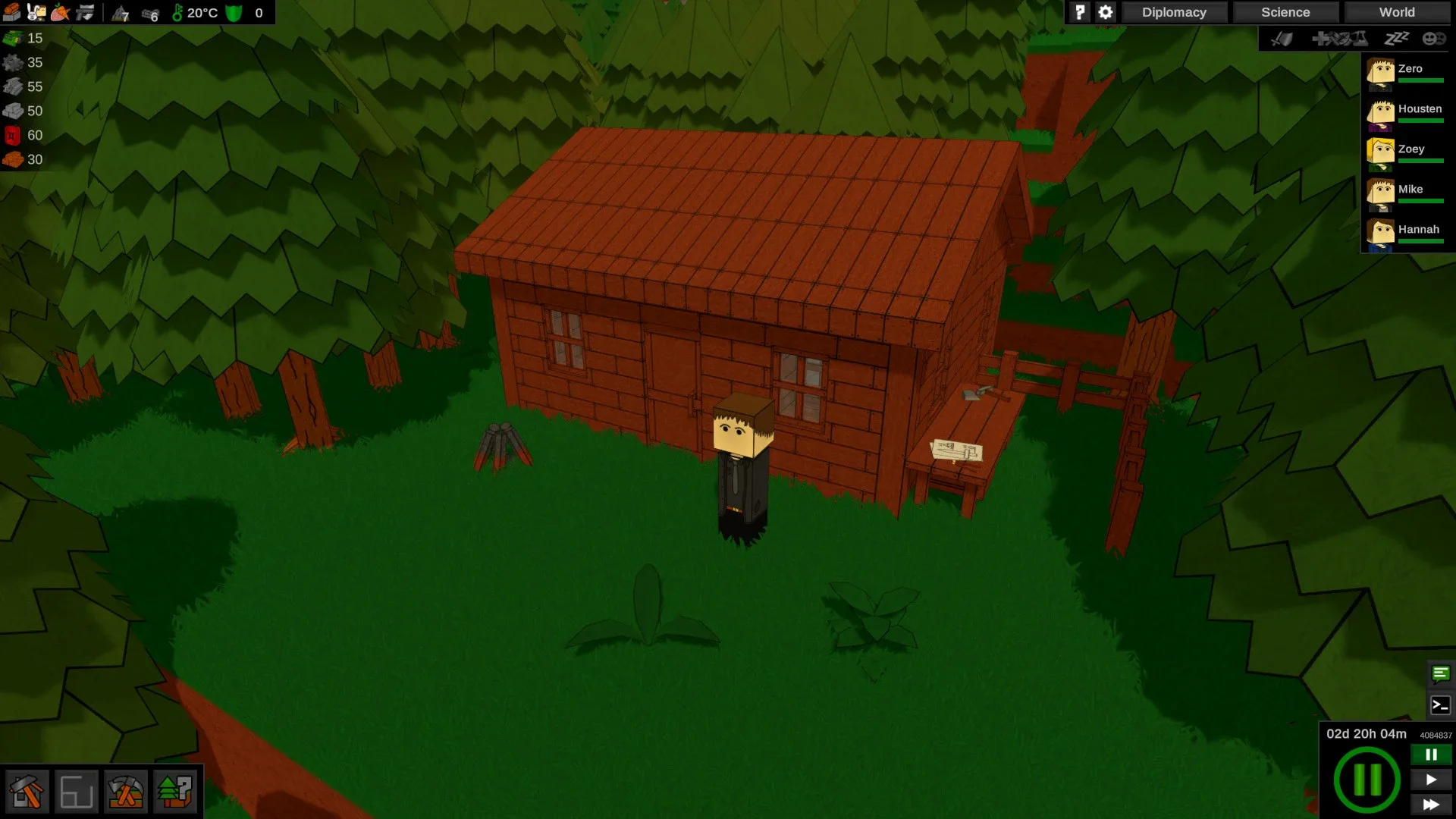Open the settings gear icon

click(x=1105, y=12)
